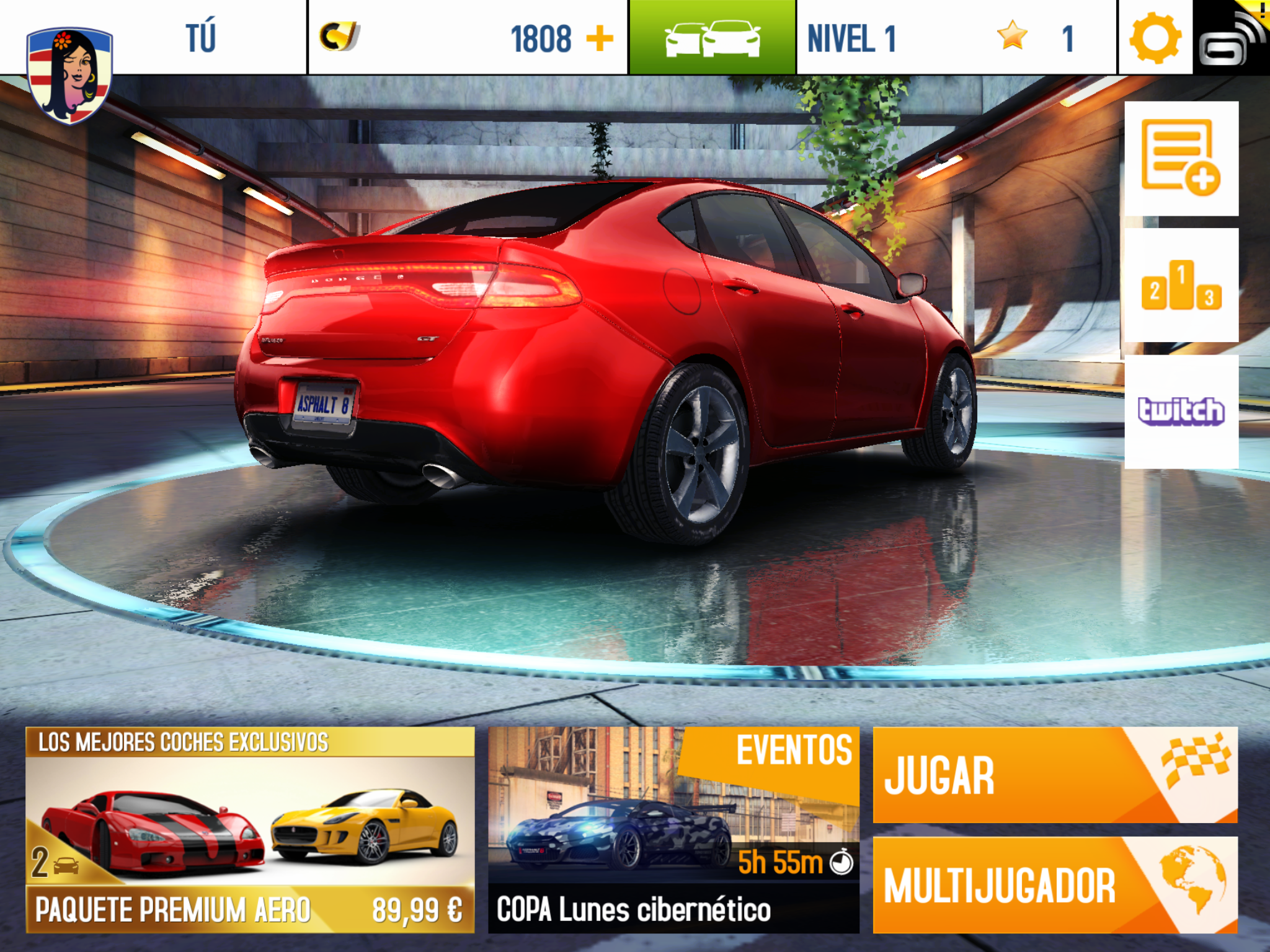
Task: Open the news list icon
Action: [x=1181, y=159]
